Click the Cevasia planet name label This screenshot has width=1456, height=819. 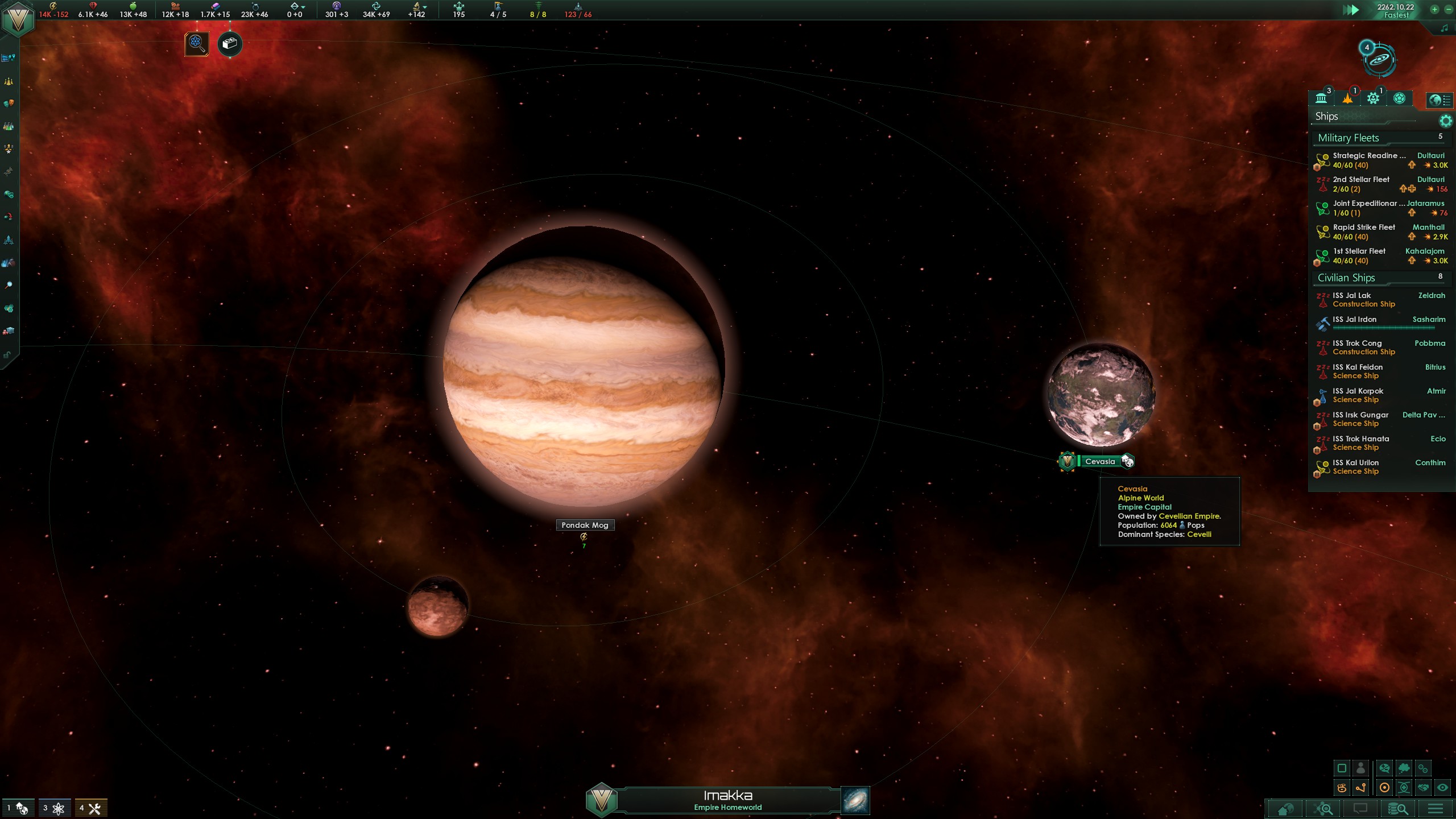point(1099,461)
